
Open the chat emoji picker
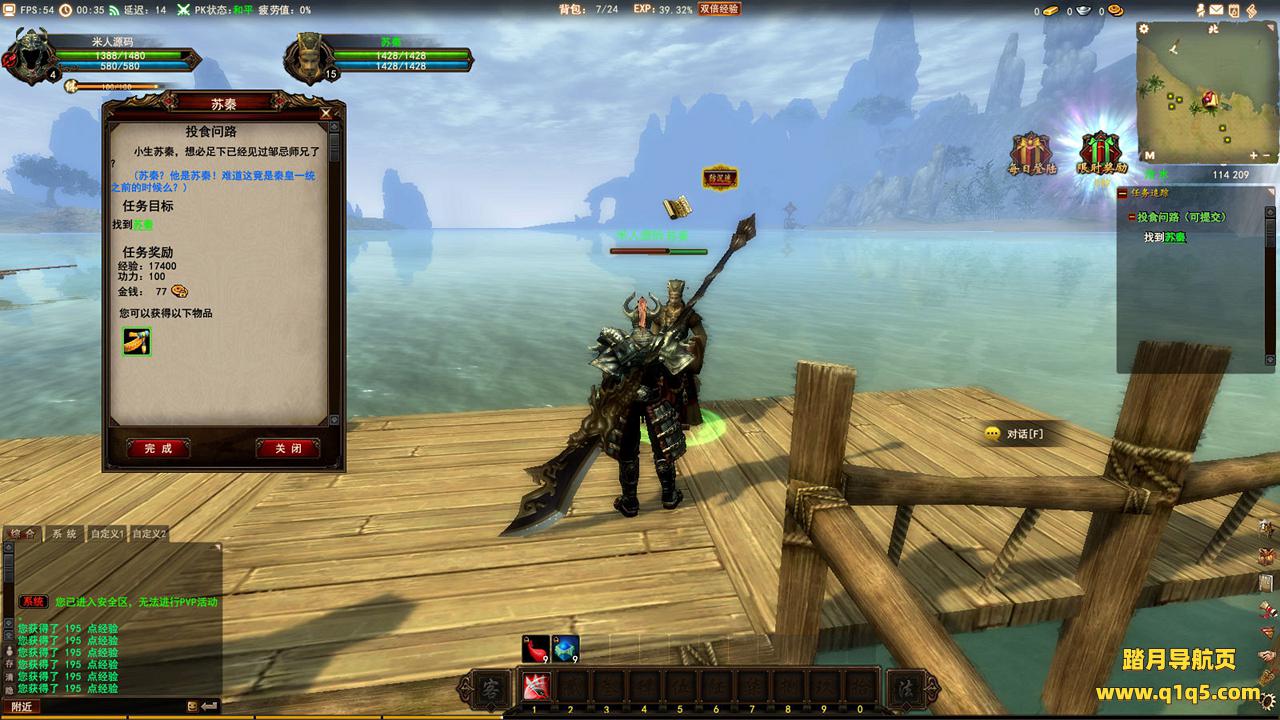point(192,706)
